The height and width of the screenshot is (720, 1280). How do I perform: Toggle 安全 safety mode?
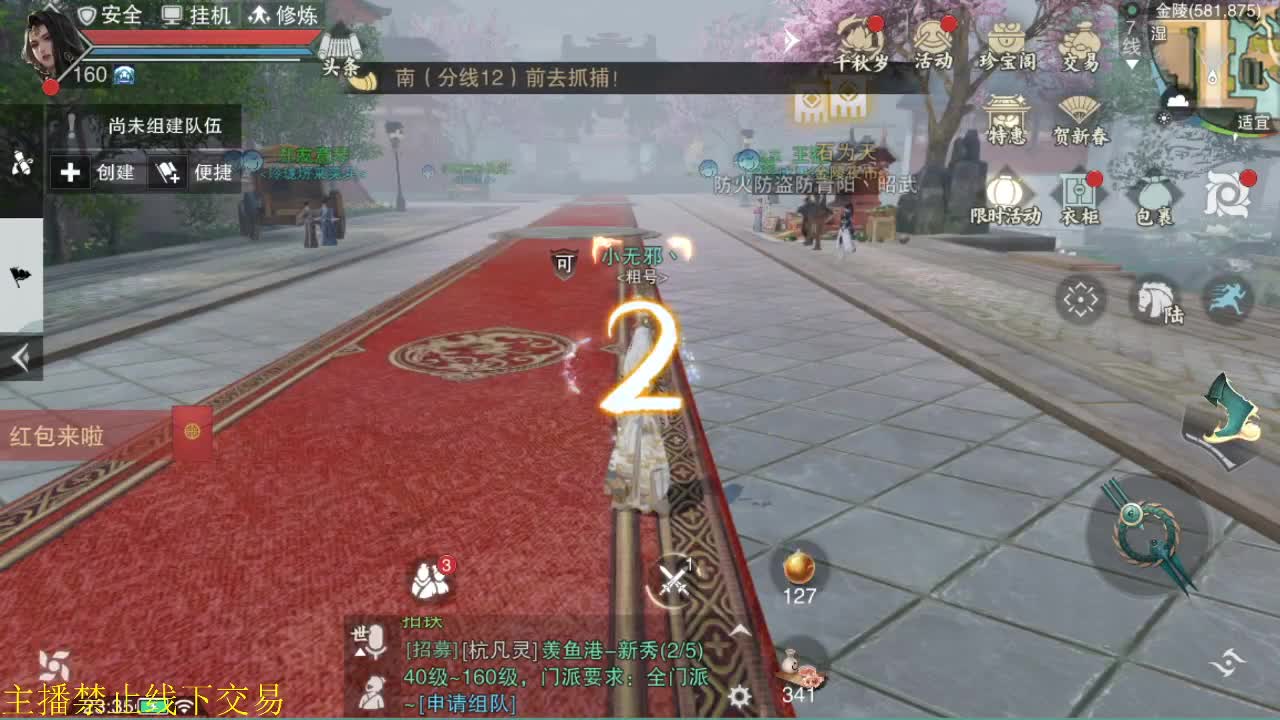pyautogui.click(x=113, y=15)
